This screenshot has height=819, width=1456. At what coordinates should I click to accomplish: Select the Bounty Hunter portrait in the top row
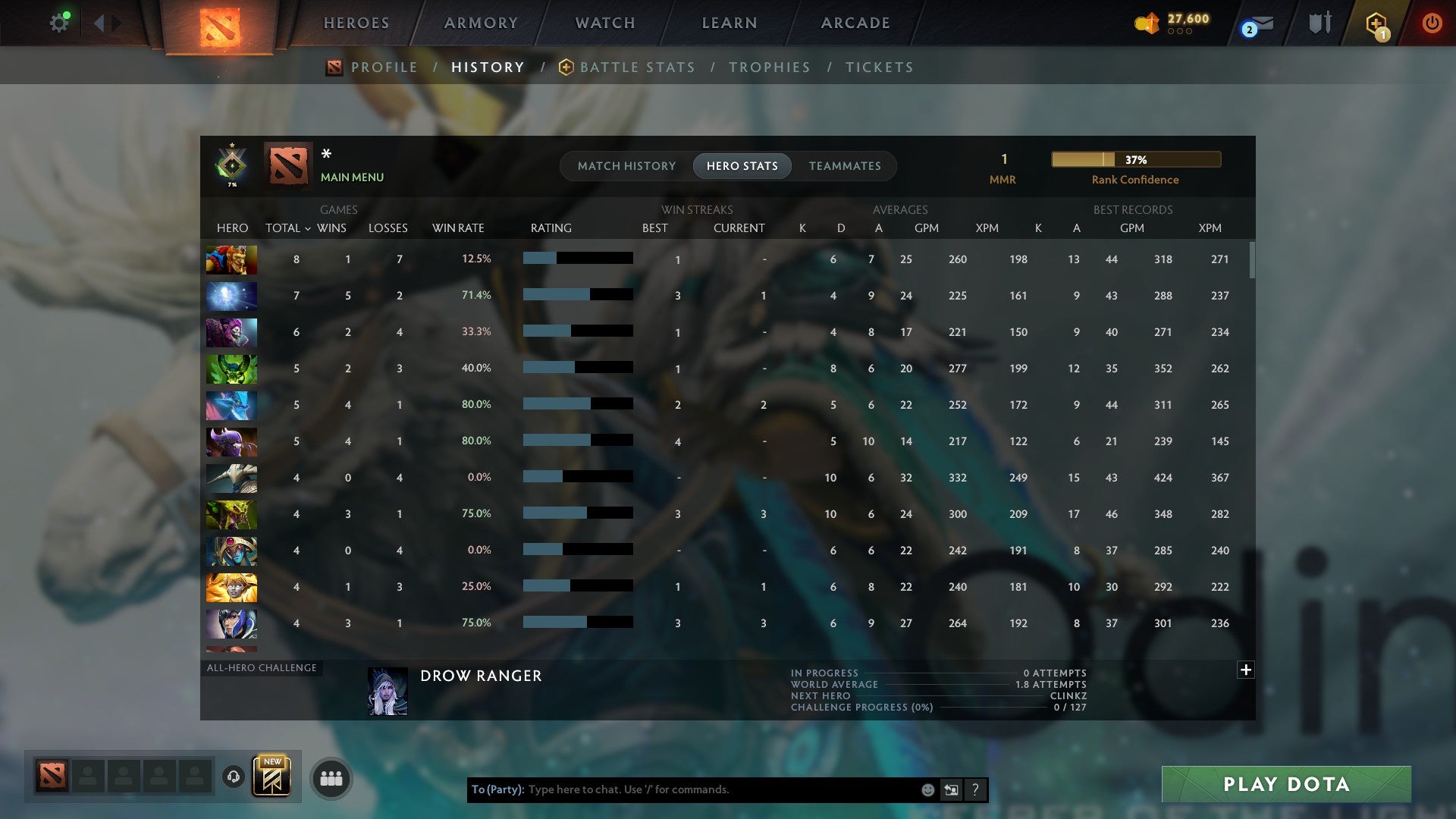click(231, 259)
